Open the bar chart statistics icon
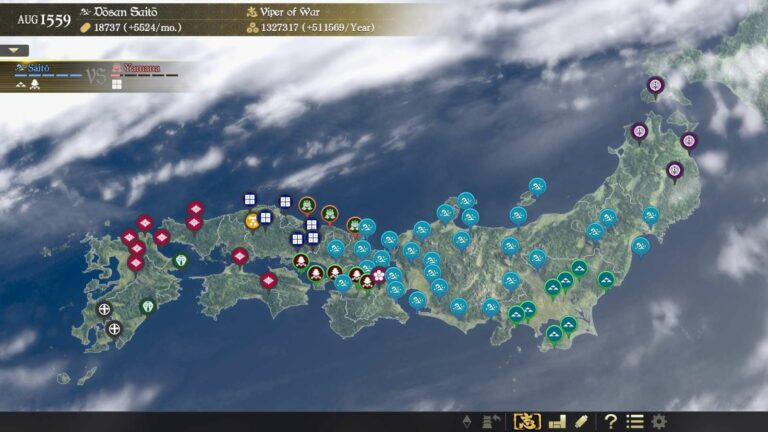 coord(557,421)
